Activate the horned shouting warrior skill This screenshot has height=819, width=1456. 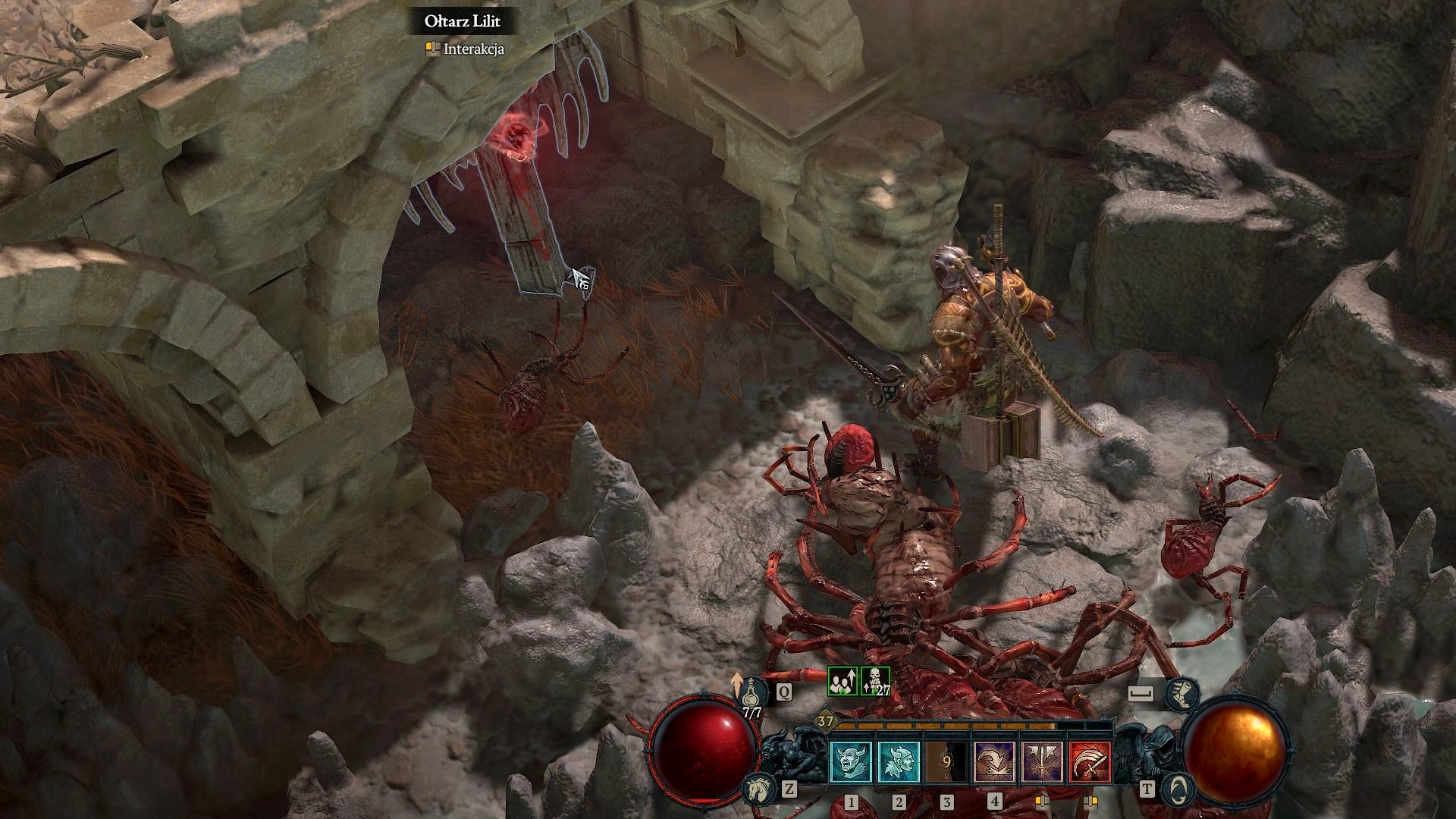[851, 761]
